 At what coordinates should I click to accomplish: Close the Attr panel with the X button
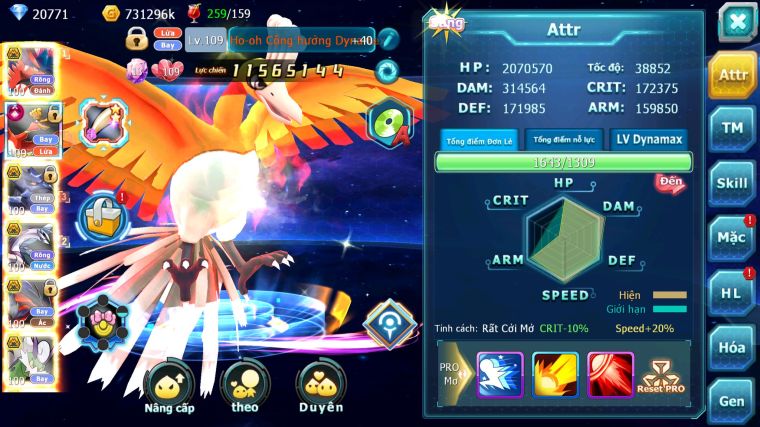click(x=737, y=22)
